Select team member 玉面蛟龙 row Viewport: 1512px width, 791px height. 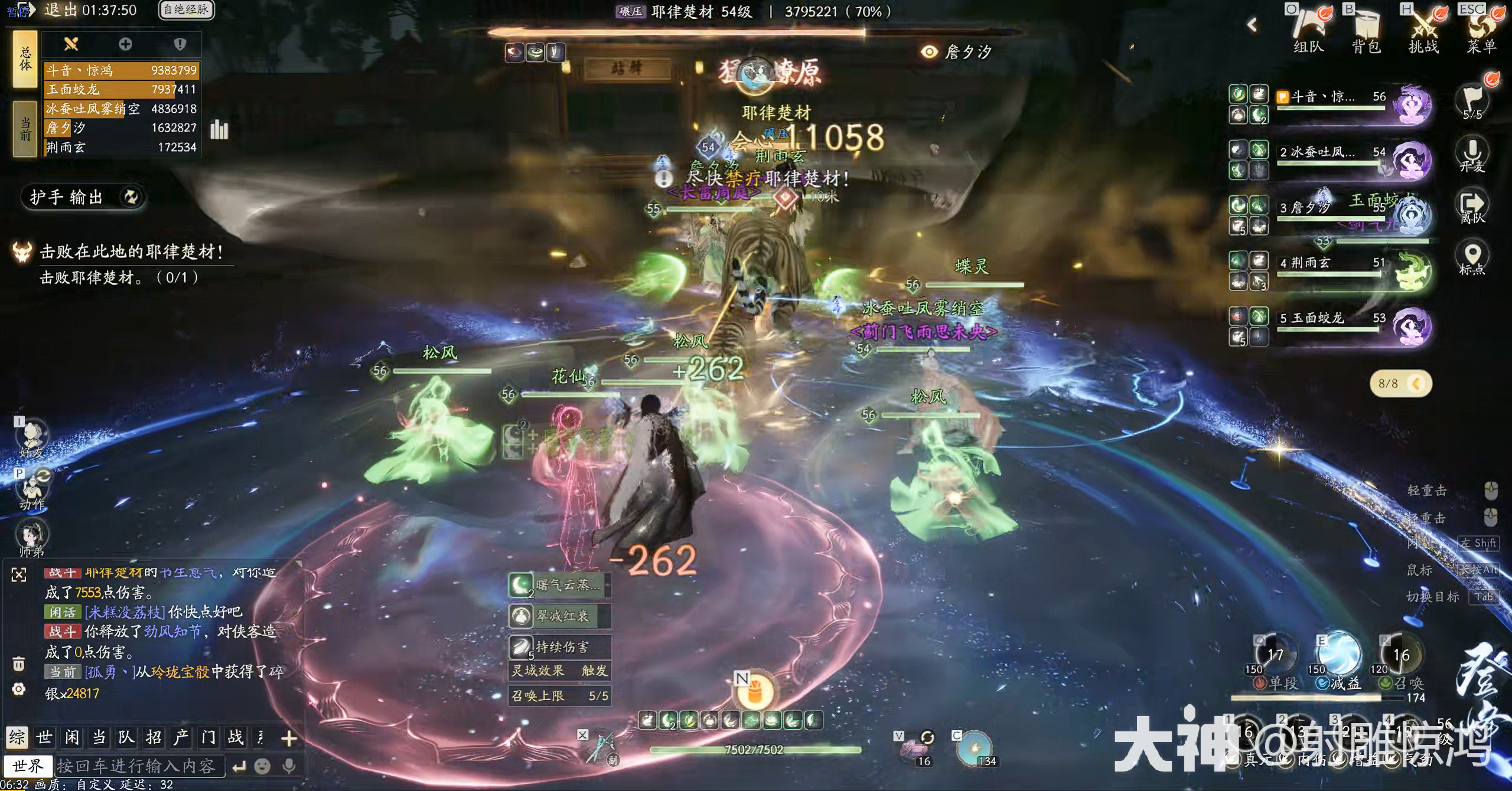(1329, 319)
